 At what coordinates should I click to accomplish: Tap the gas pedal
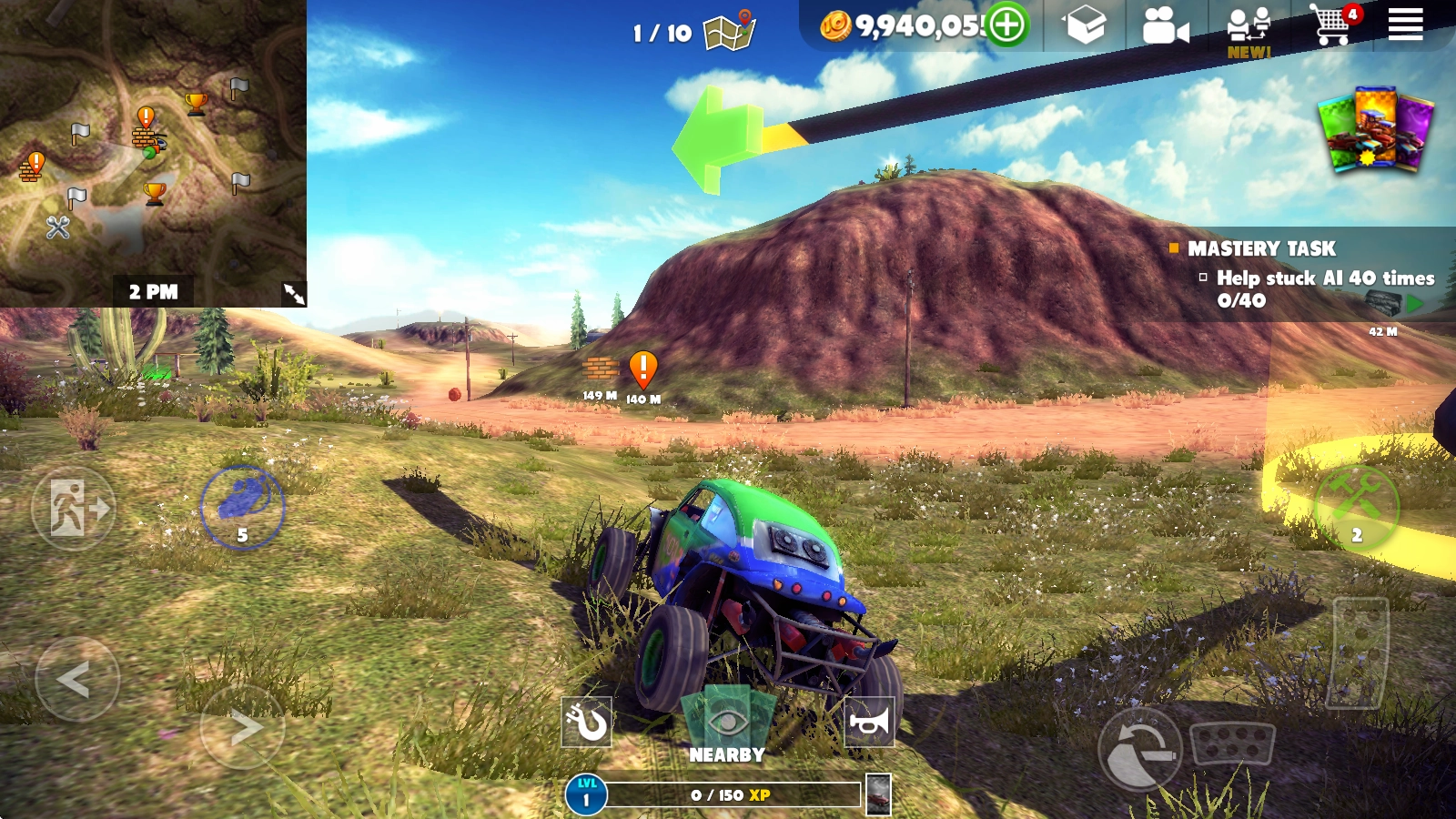click(1360, 652)
